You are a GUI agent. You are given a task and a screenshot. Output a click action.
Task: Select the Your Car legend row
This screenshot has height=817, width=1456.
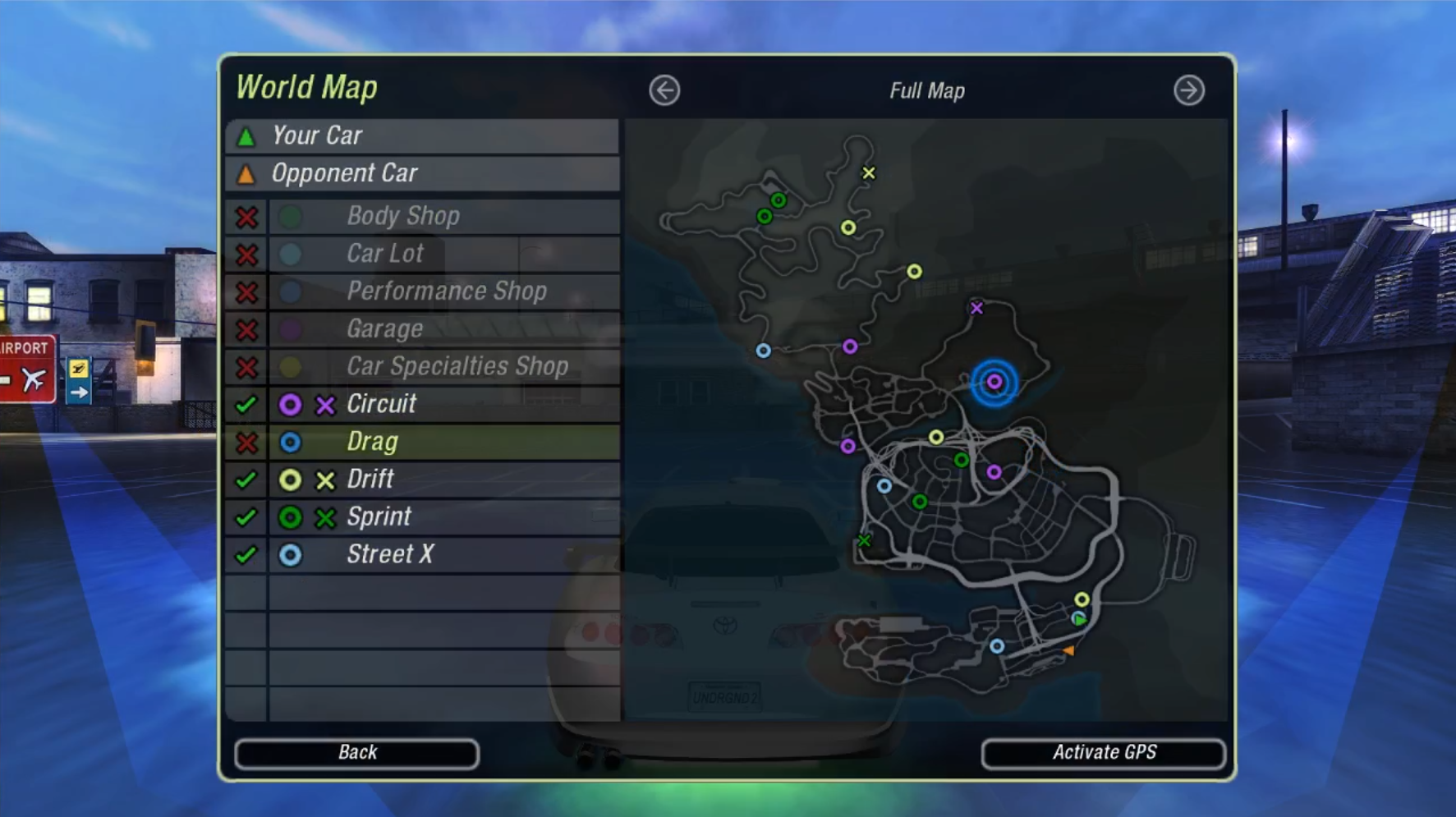coord(422,136)
